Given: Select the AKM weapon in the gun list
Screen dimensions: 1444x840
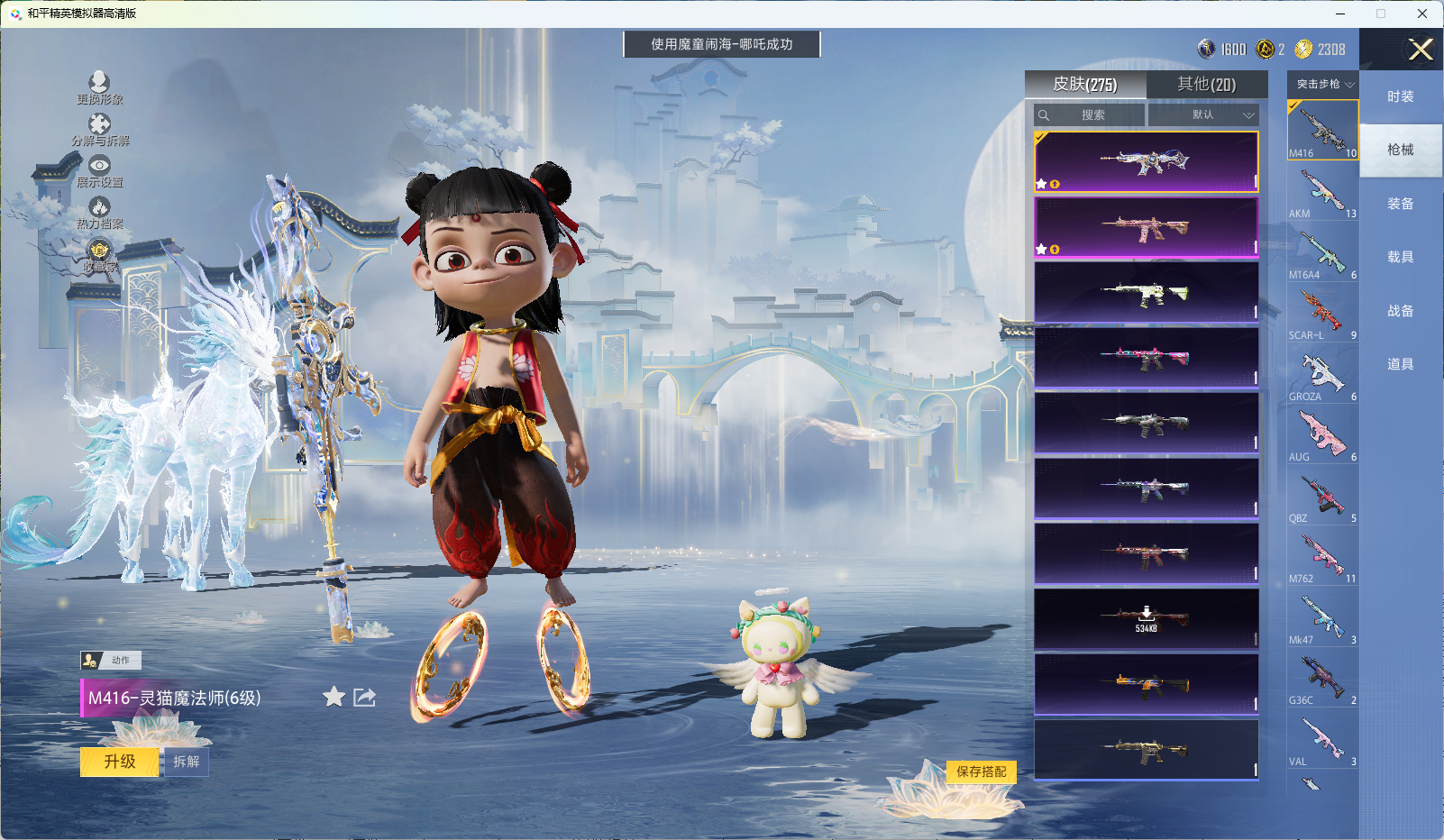Looking at the screenshot, I should (x=1322, y=192).
